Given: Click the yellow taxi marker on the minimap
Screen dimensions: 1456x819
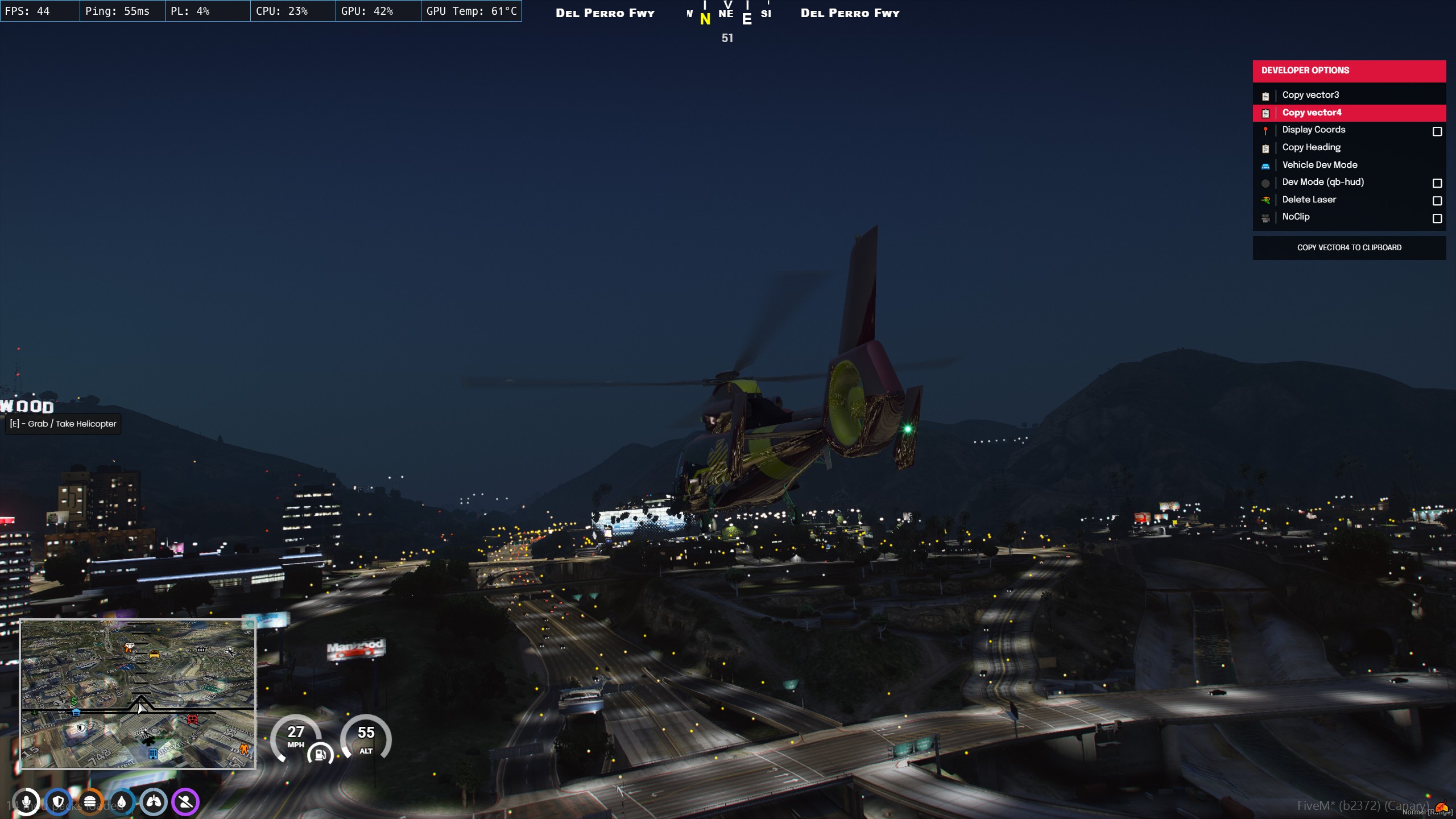Looking at the screenshot, I should pos(154,655).
